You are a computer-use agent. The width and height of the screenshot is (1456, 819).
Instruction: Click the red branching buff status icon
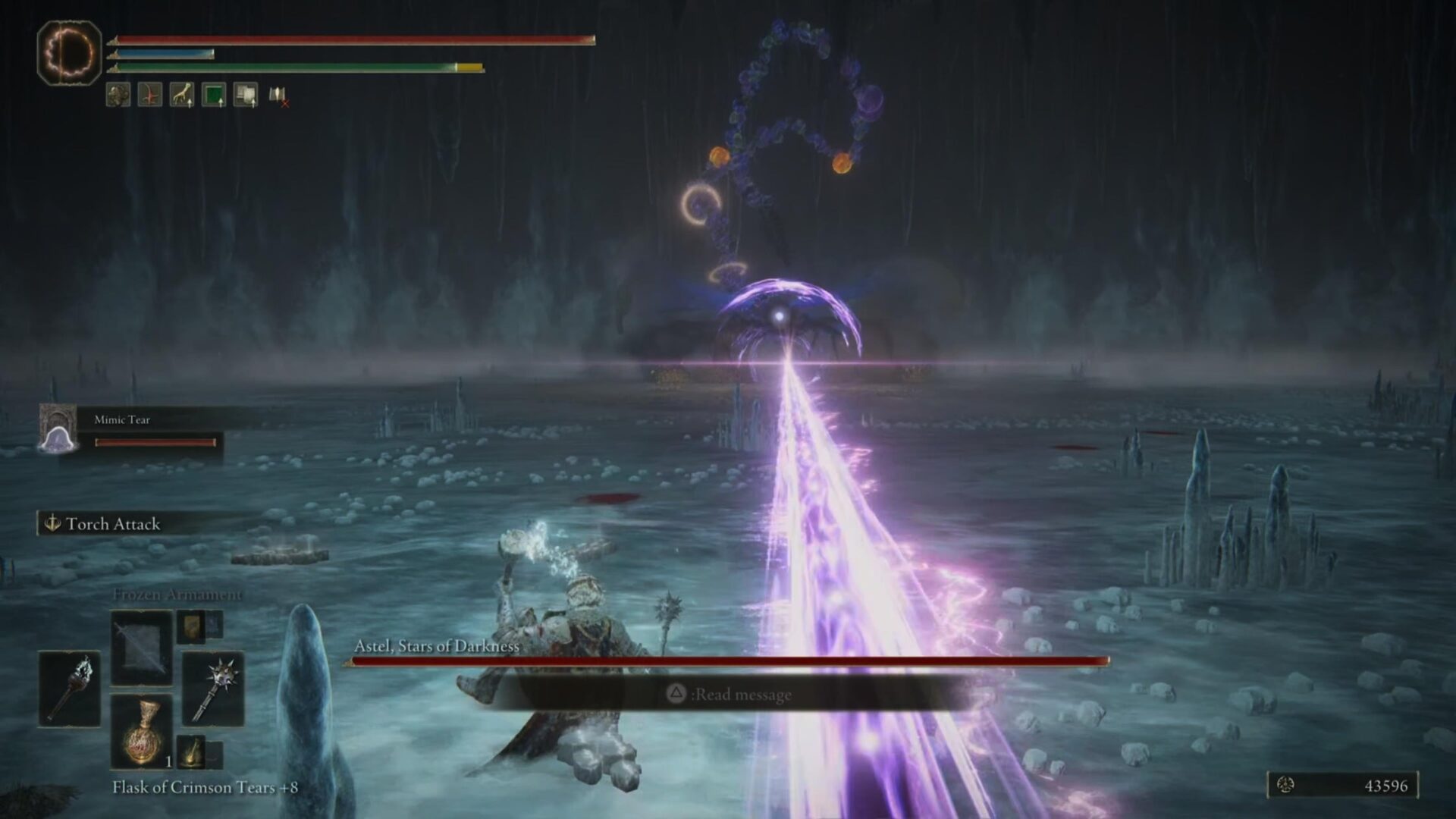point(150,95)
